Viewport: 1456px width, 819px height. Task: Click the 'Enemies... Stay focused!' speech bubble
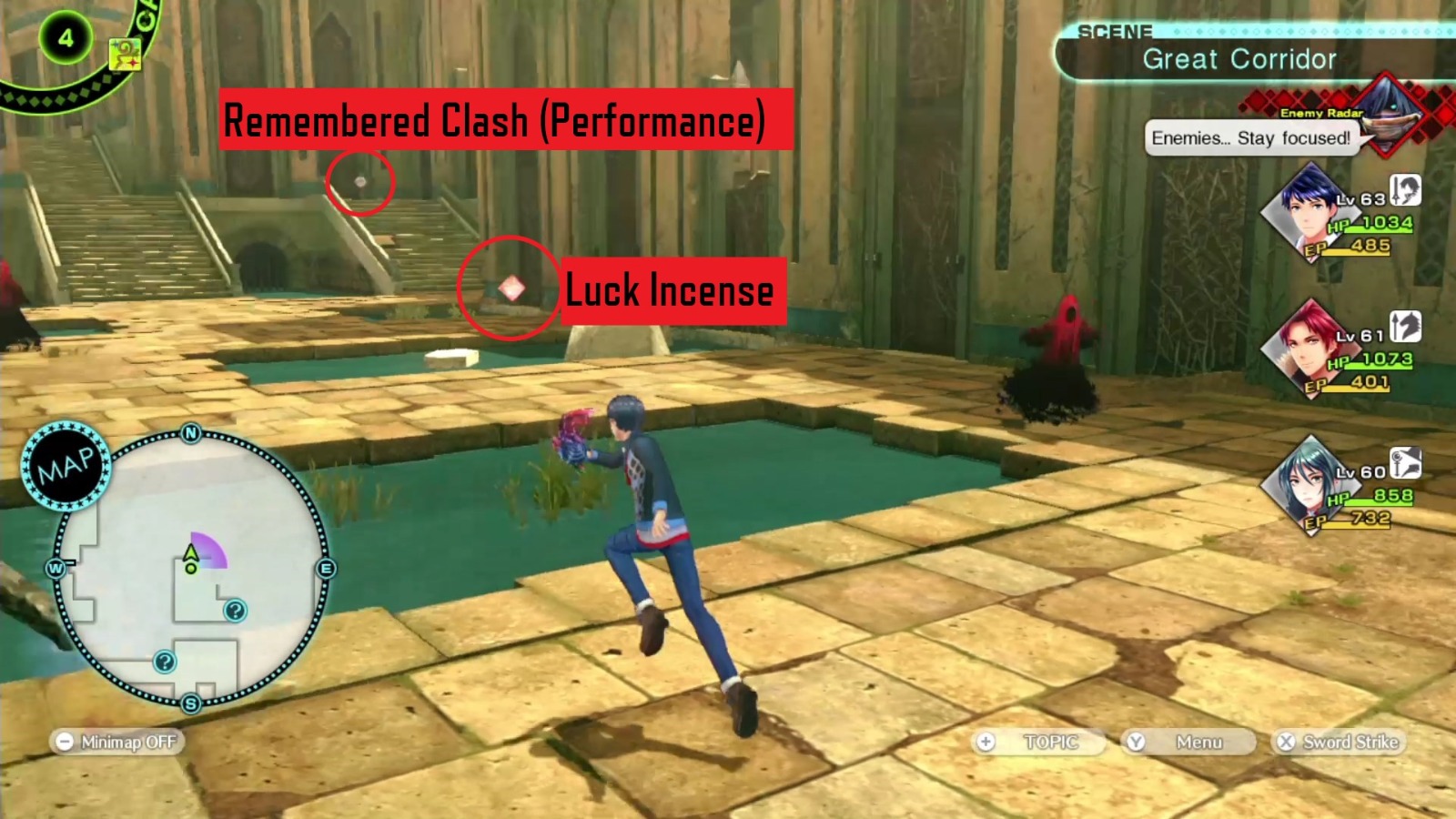coord(1251,138)
